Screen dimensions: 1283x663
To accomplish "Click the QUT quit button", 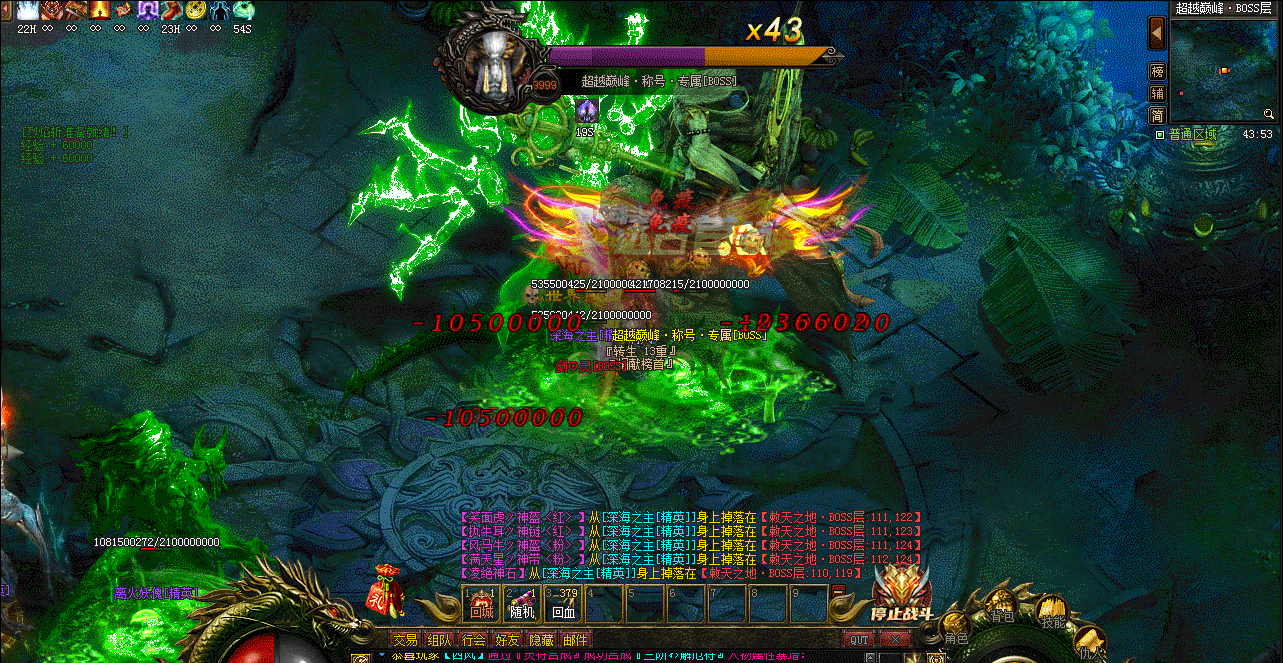I will point(860,640).
